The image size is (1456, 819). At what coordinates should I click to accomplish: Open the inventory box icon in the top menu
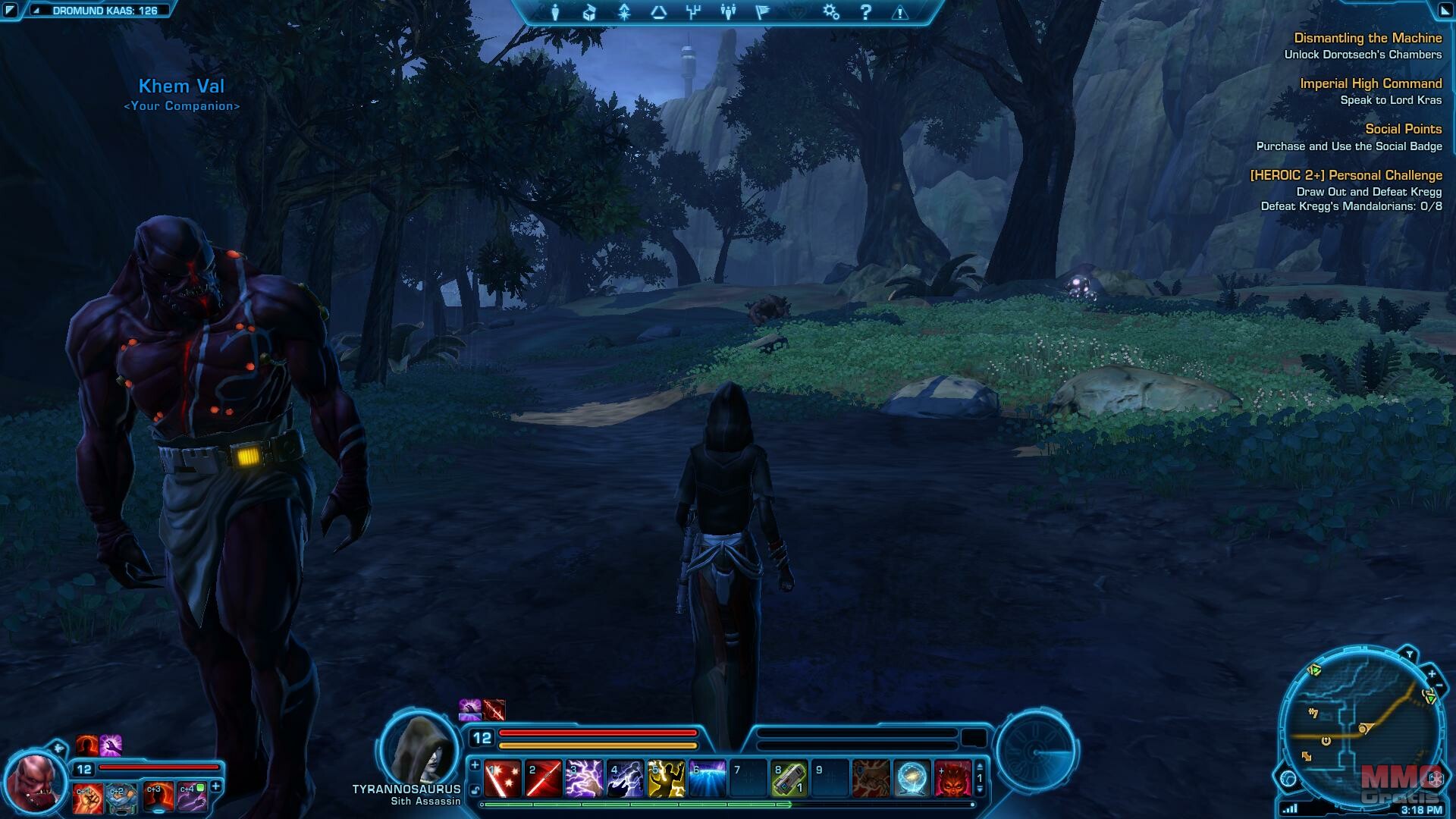590,12
